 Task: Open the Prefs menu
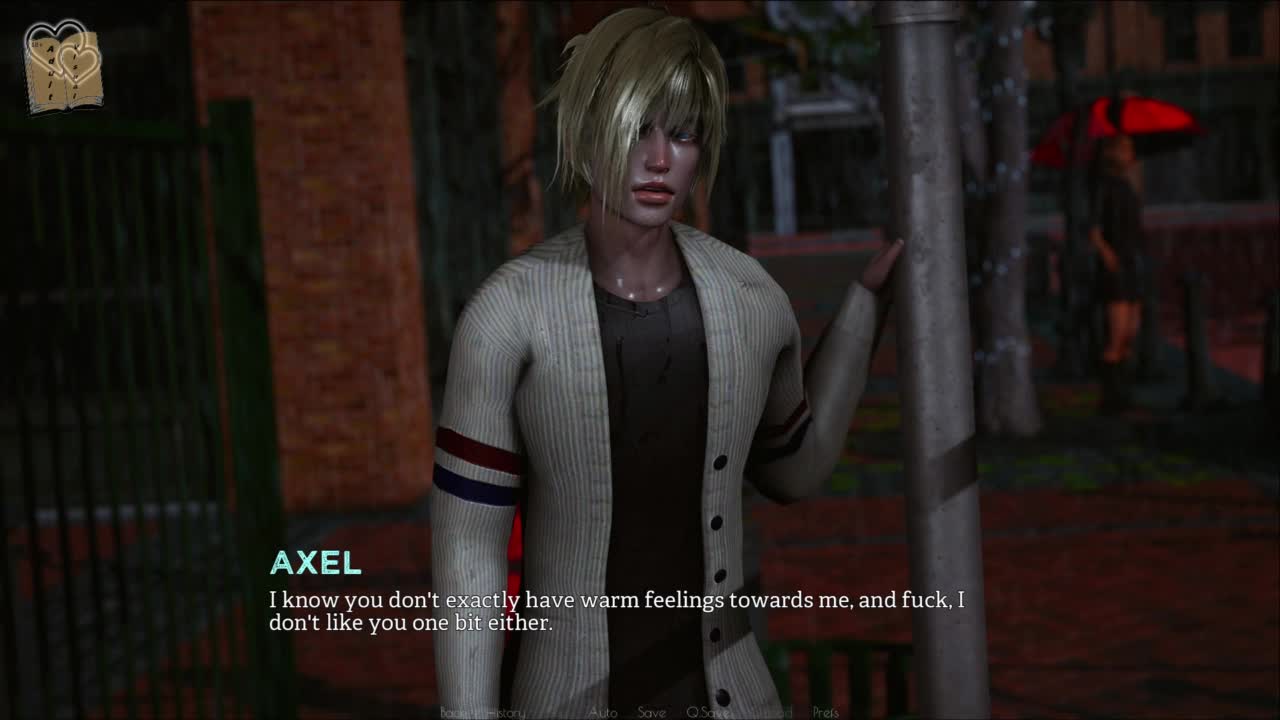826,713
